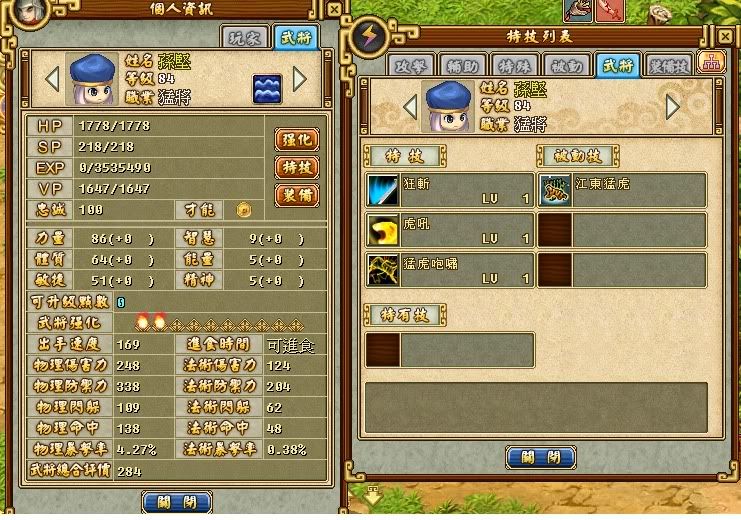Choose the 猛虎咆嘯 skill icon

(382, 270)
